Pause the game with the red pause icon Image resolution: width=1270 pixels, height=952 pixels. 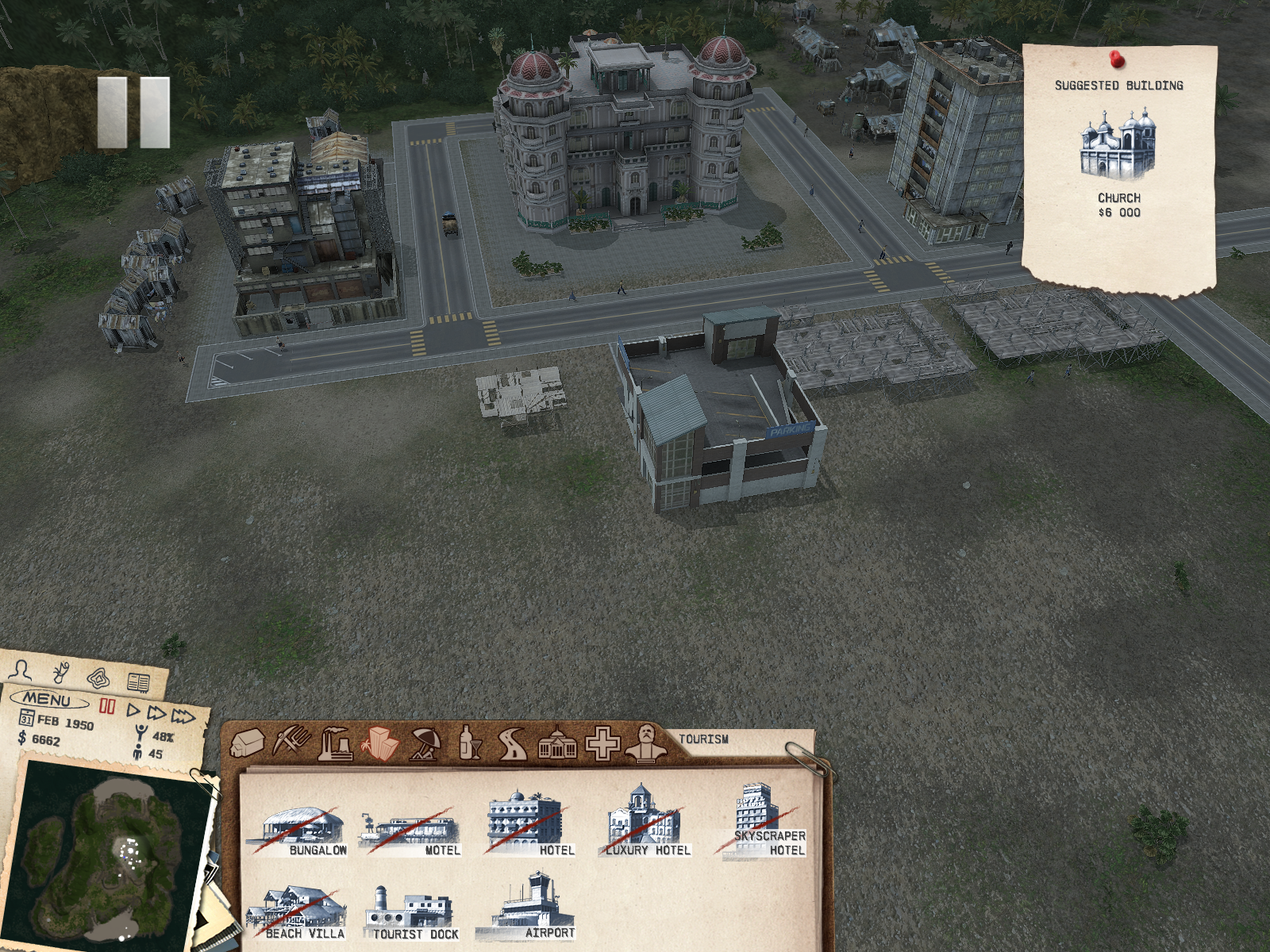coord(107,706)
